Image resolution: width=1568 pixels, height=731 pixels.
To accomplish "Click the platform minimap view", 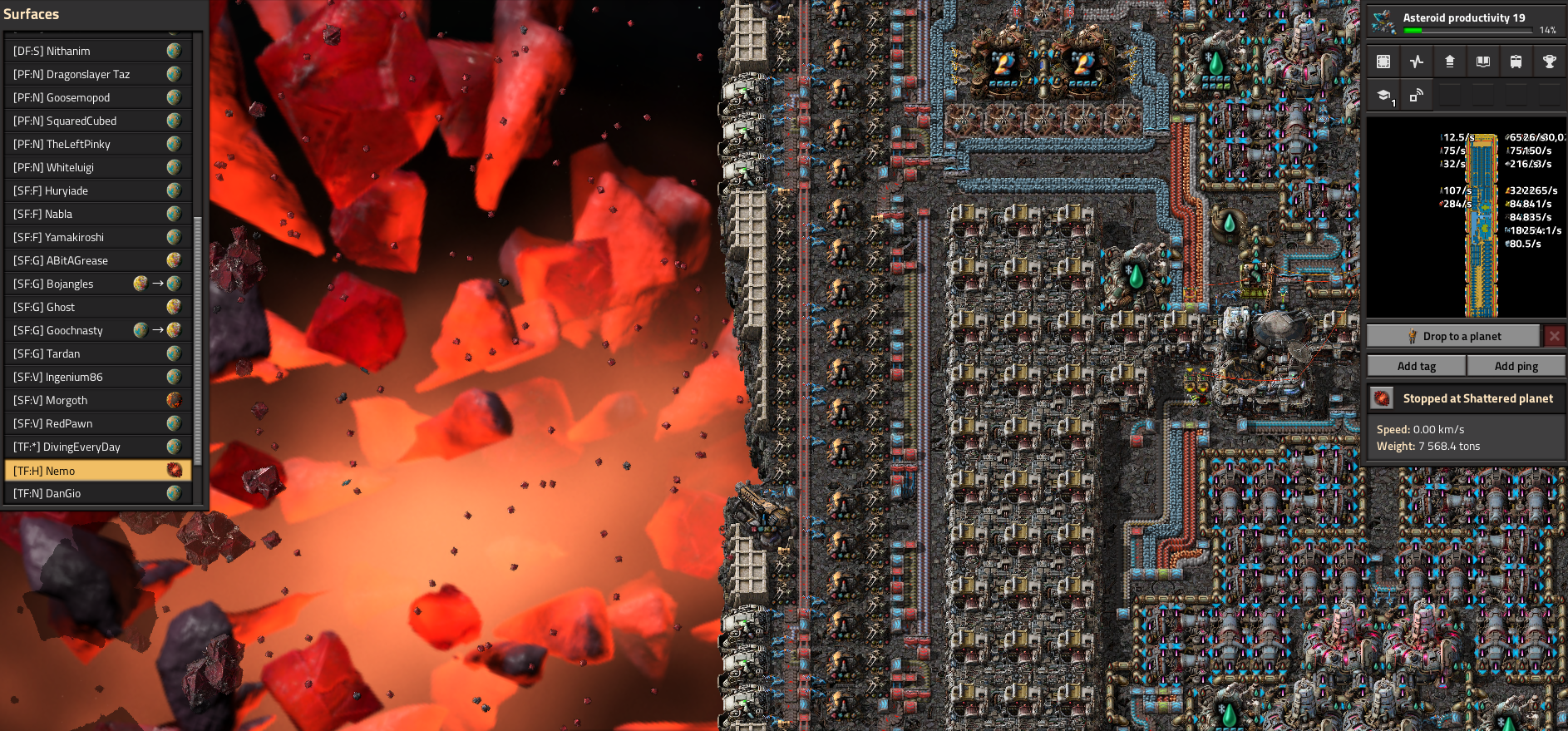I will 1467,217.
